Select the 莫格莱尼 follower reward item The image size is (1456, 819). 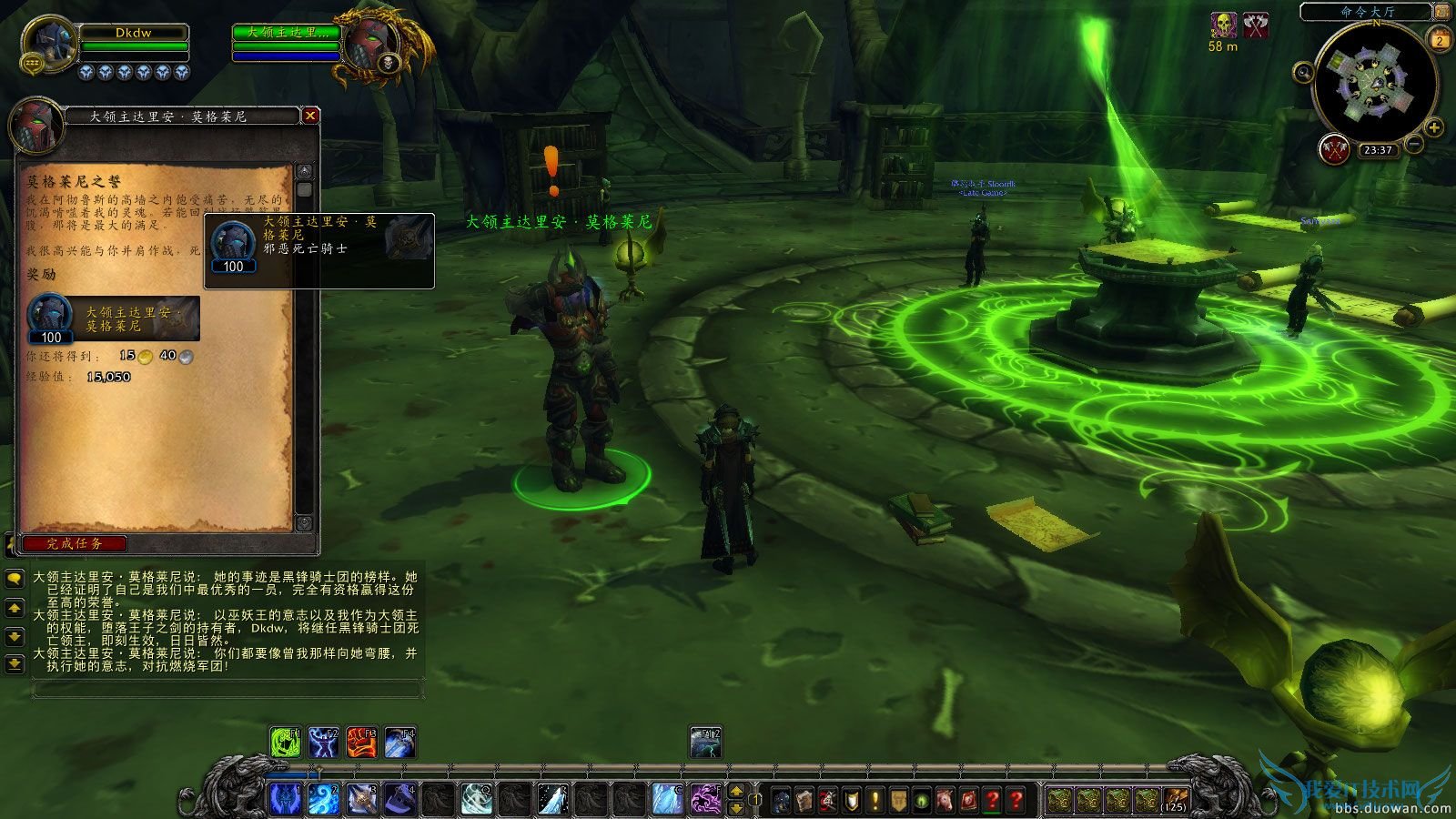coord(50,316)
